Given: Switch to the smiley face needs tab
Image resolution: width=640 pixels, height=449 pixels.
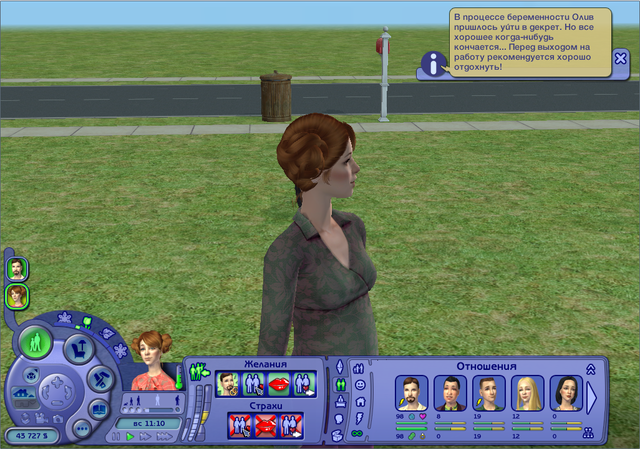Looking at the screenshot, I should point(360,385).
